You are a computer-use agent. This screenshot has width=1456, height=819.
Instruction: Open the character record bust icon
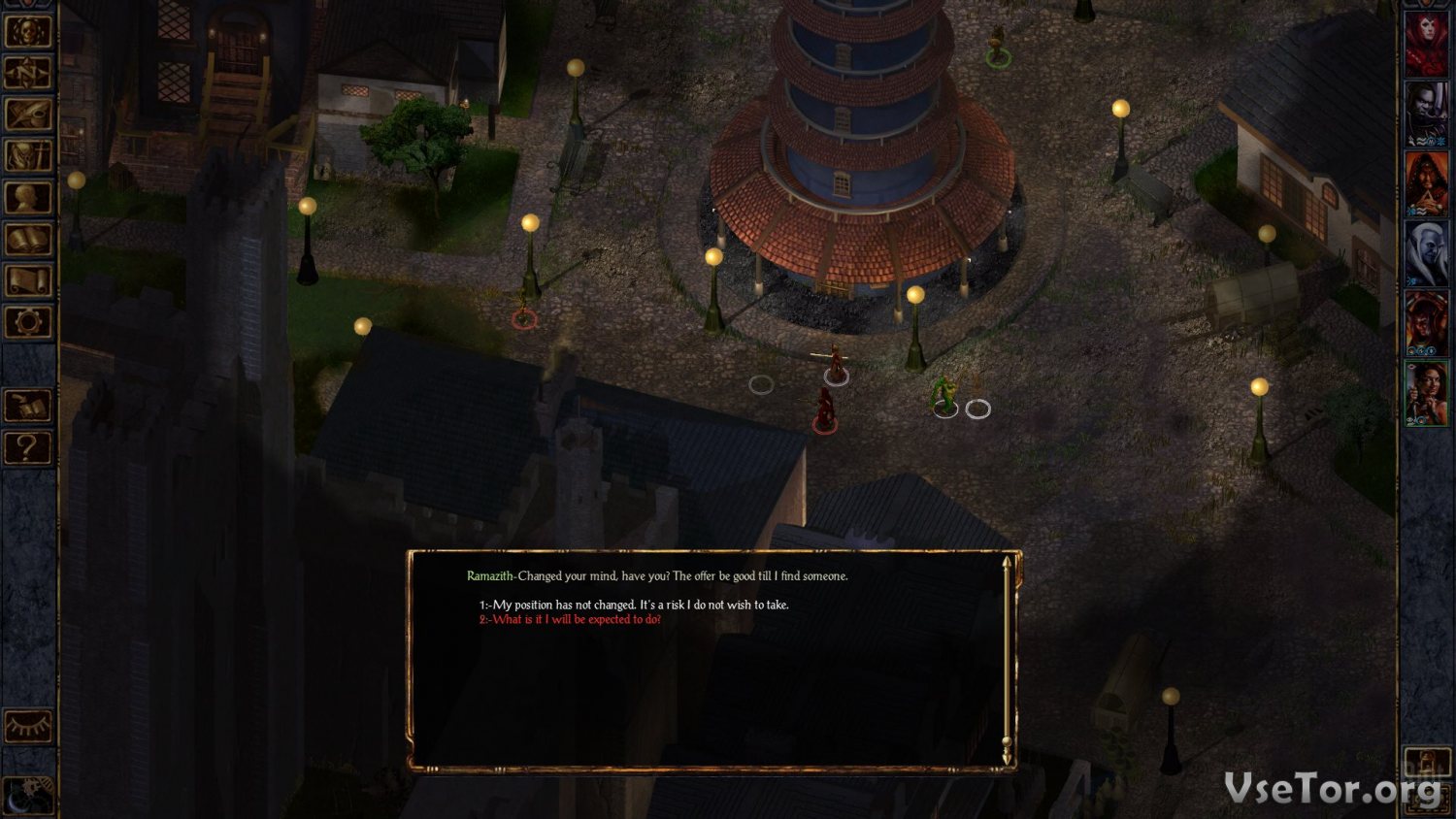point(28,197)
